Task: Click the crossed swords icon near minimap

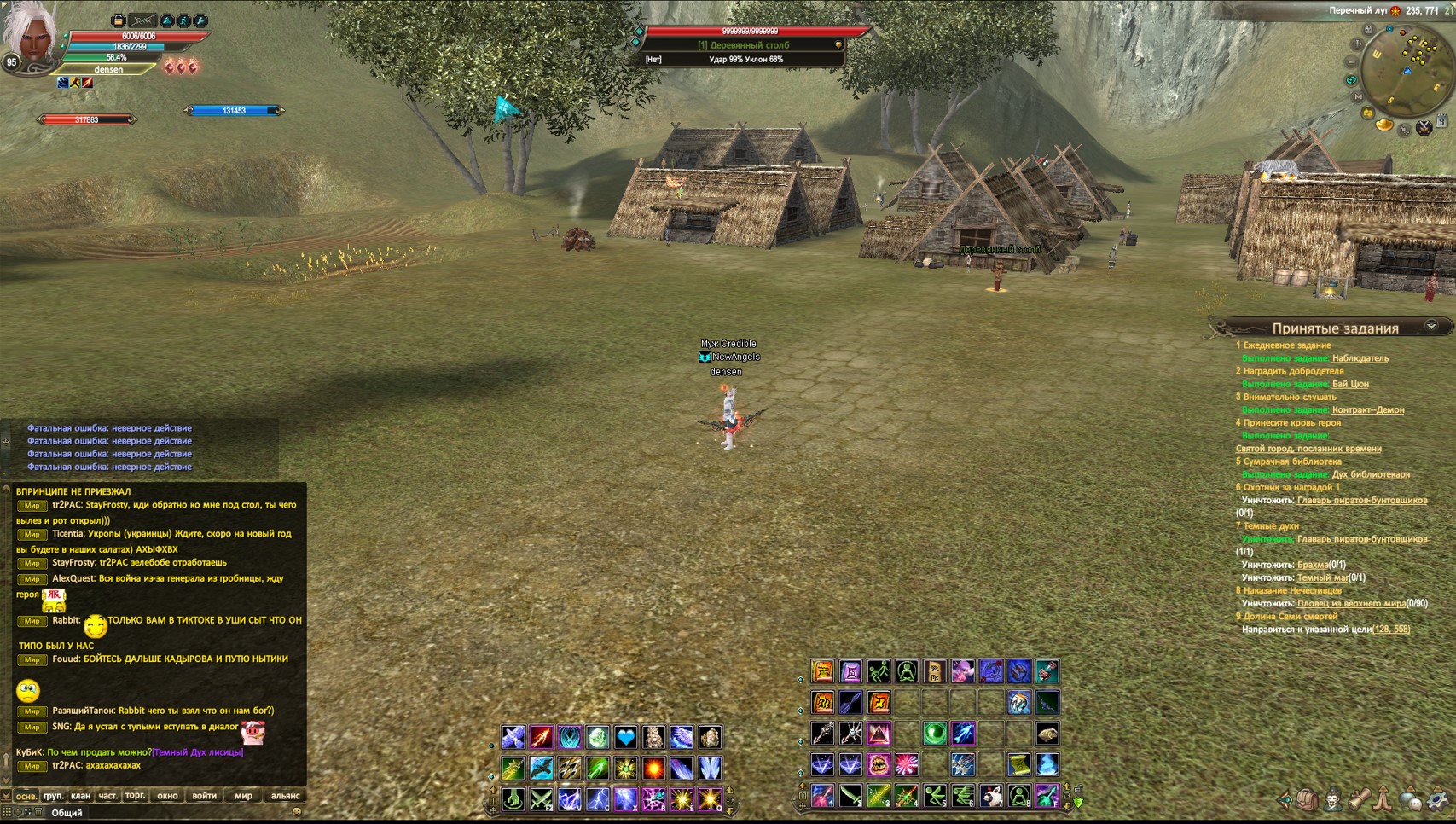Action: [x=1424, y=128]
